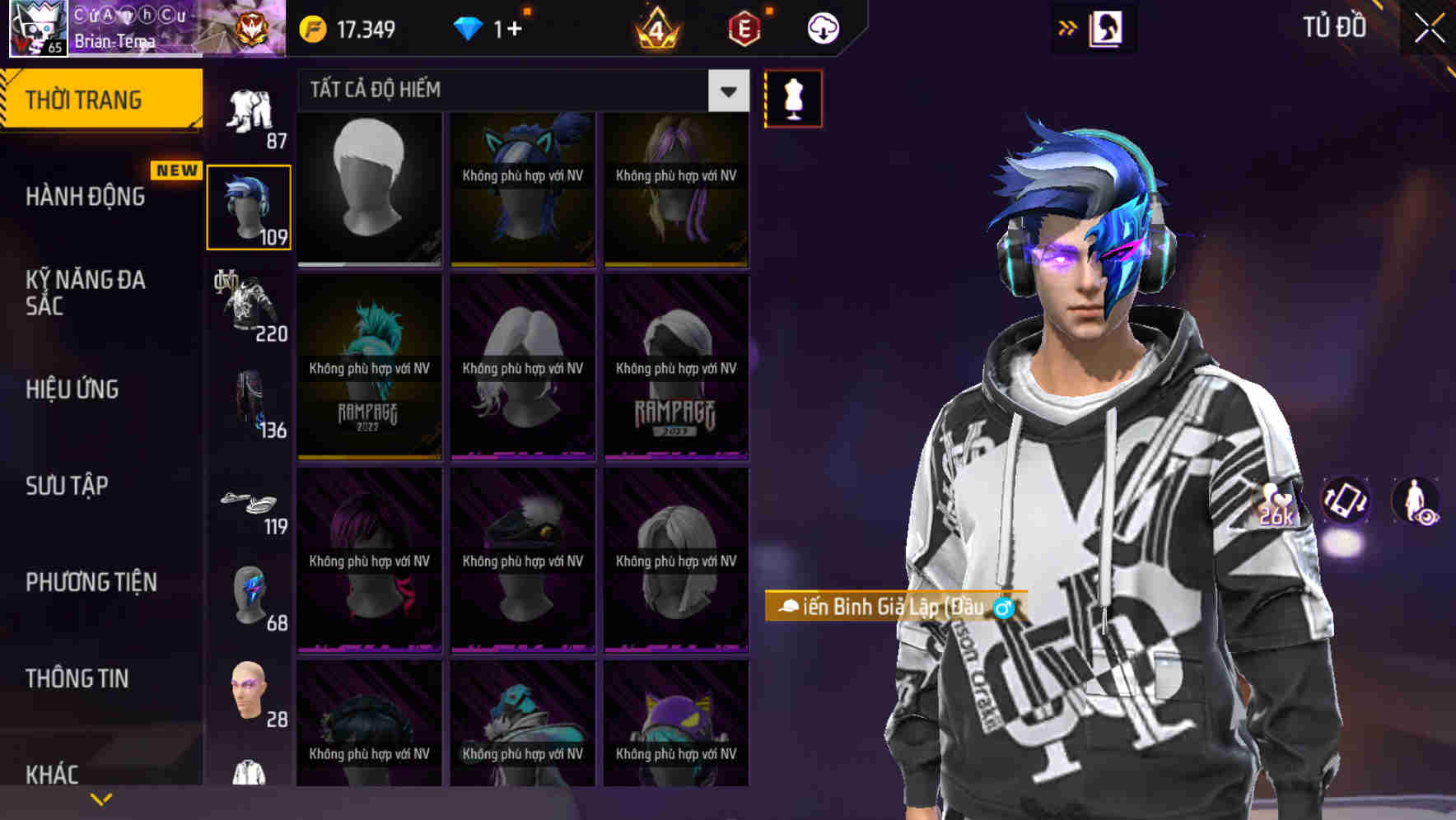The image size is (1456, 820).
Task: Select the hairstyle category icon showing 109 items
Action: tap(249, 206)
